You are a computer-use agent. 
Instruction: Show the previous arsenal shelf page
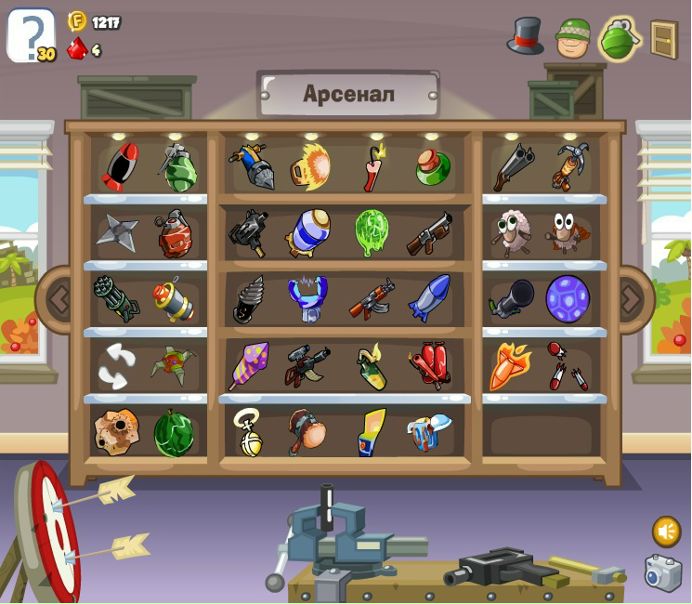57,298
